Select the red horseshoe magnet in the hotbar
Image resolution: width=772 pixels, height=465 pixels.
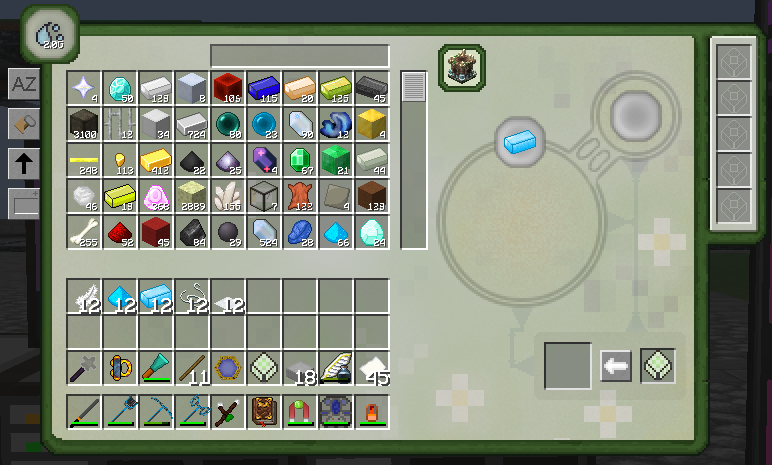tap(300, 412)
